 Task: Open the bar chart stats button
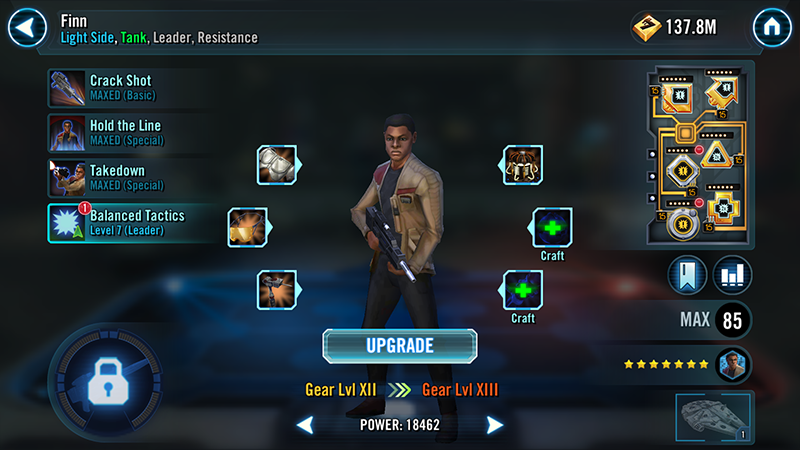733,274
